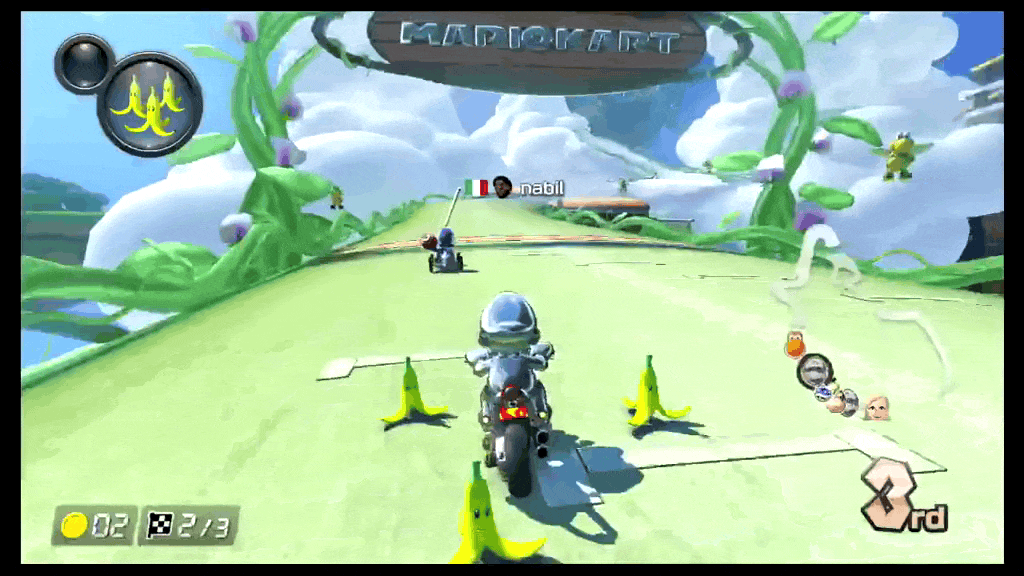Pick the Mii face marker on minimap
The height and width of the screenshot is (576, 1024).
tap(877, 406)
